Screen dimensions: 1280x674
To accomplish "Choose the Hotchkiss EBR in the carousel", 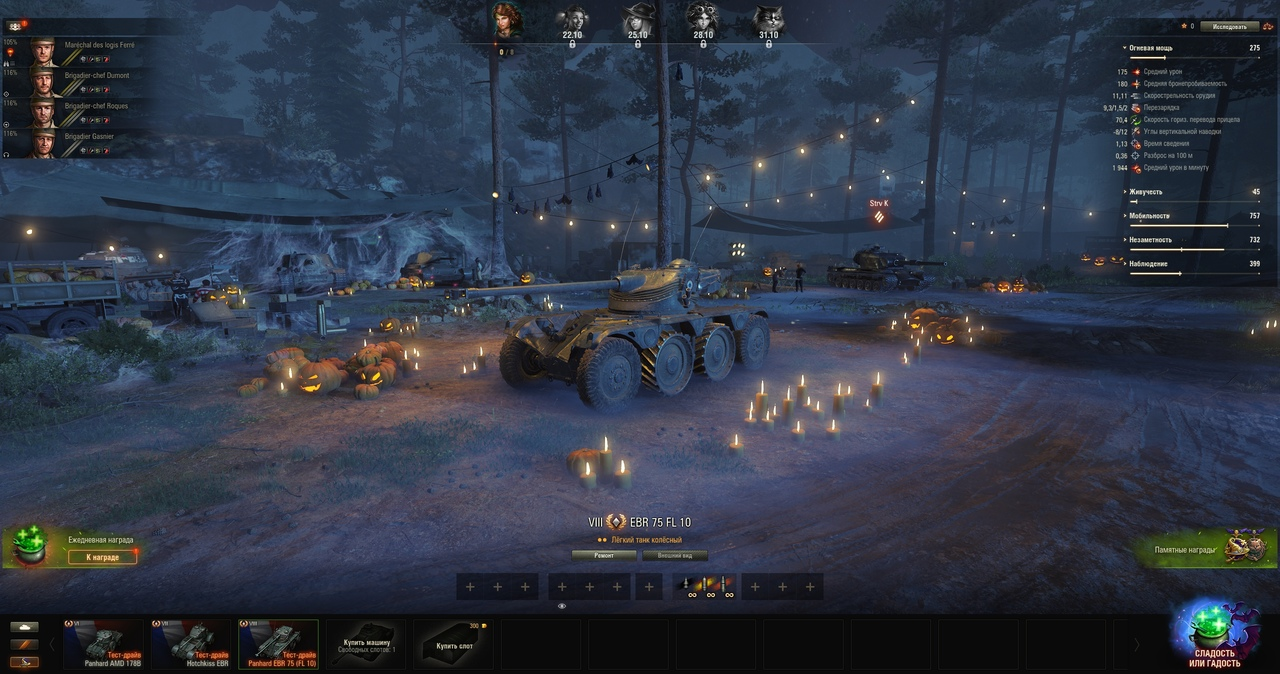I will (x=190, y=644).
